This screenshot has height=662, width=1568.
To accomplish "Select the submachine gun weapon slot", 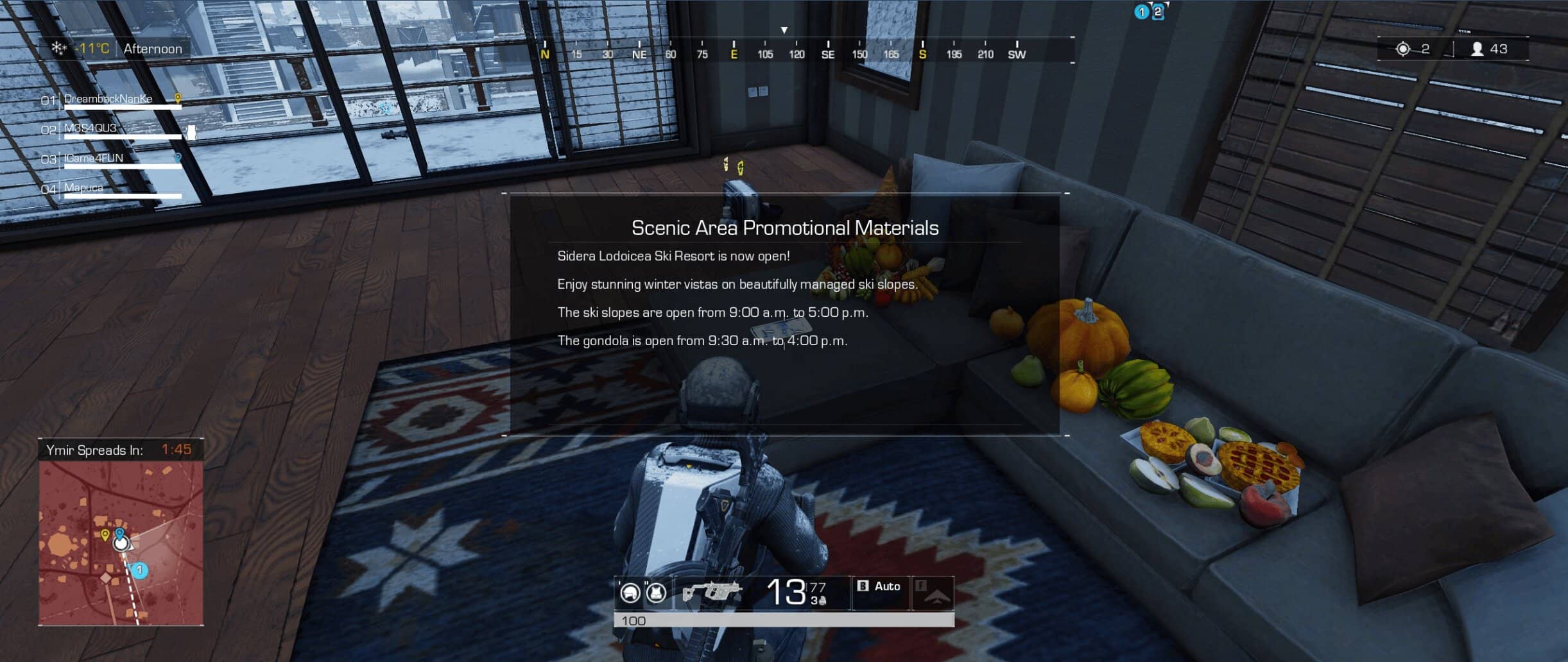I will tap(711, 592).
